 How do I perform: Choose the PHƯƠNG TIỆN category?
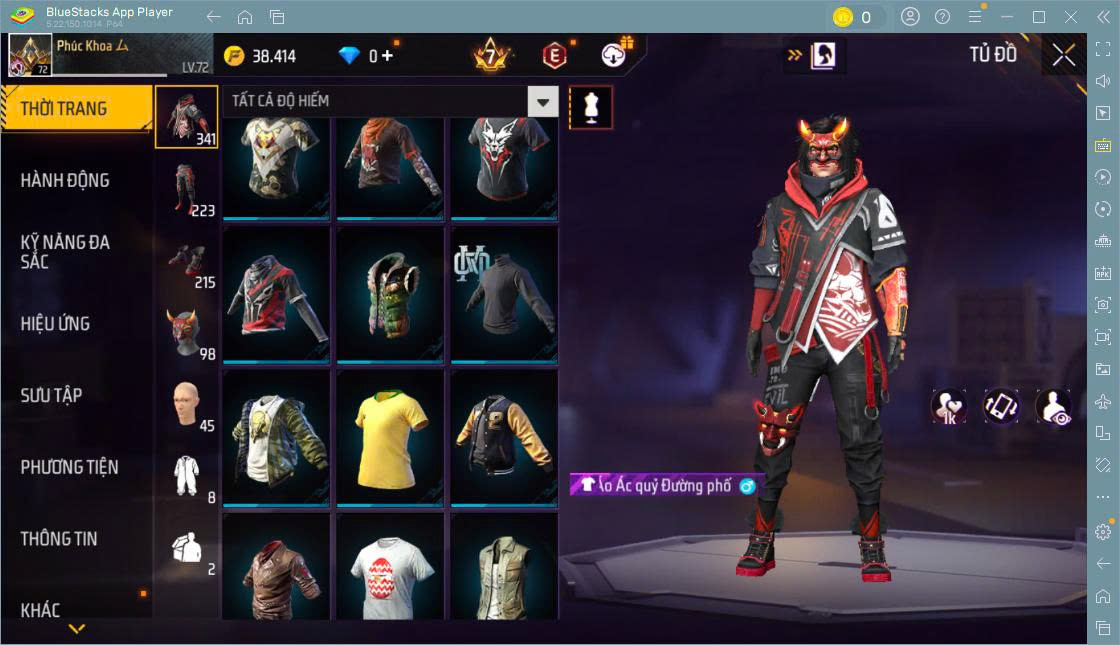[x=69, y=467]
